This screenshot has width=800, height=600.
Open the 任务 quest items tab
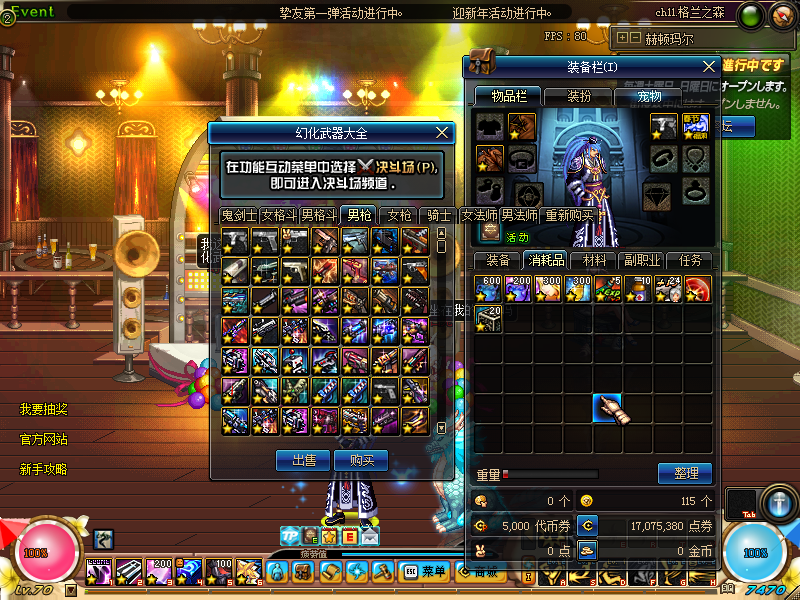coord(690,260)
